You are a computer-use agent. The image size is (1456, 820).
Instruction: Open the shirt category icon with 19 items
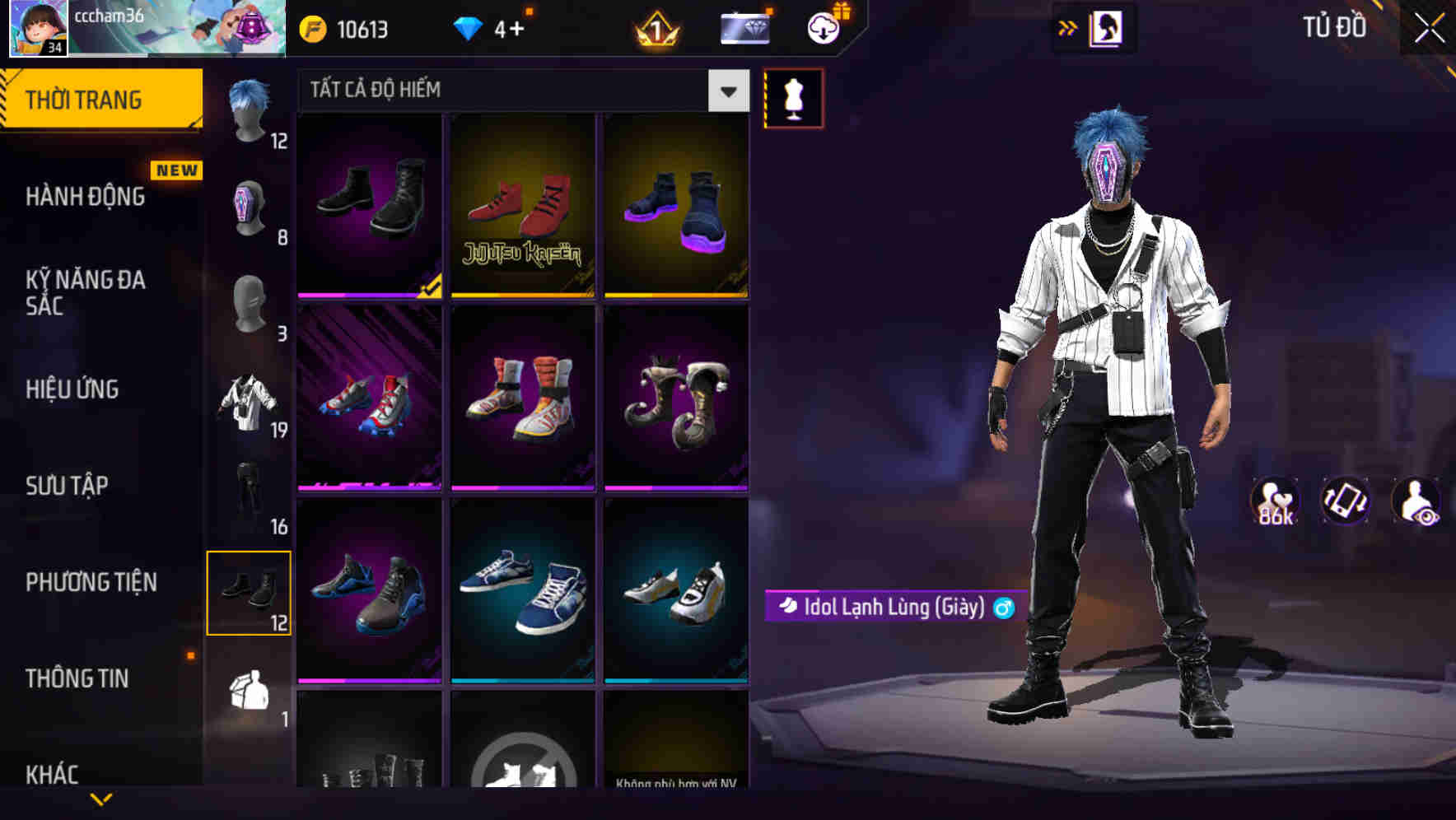pyautogui.click(x=250, y=403)
